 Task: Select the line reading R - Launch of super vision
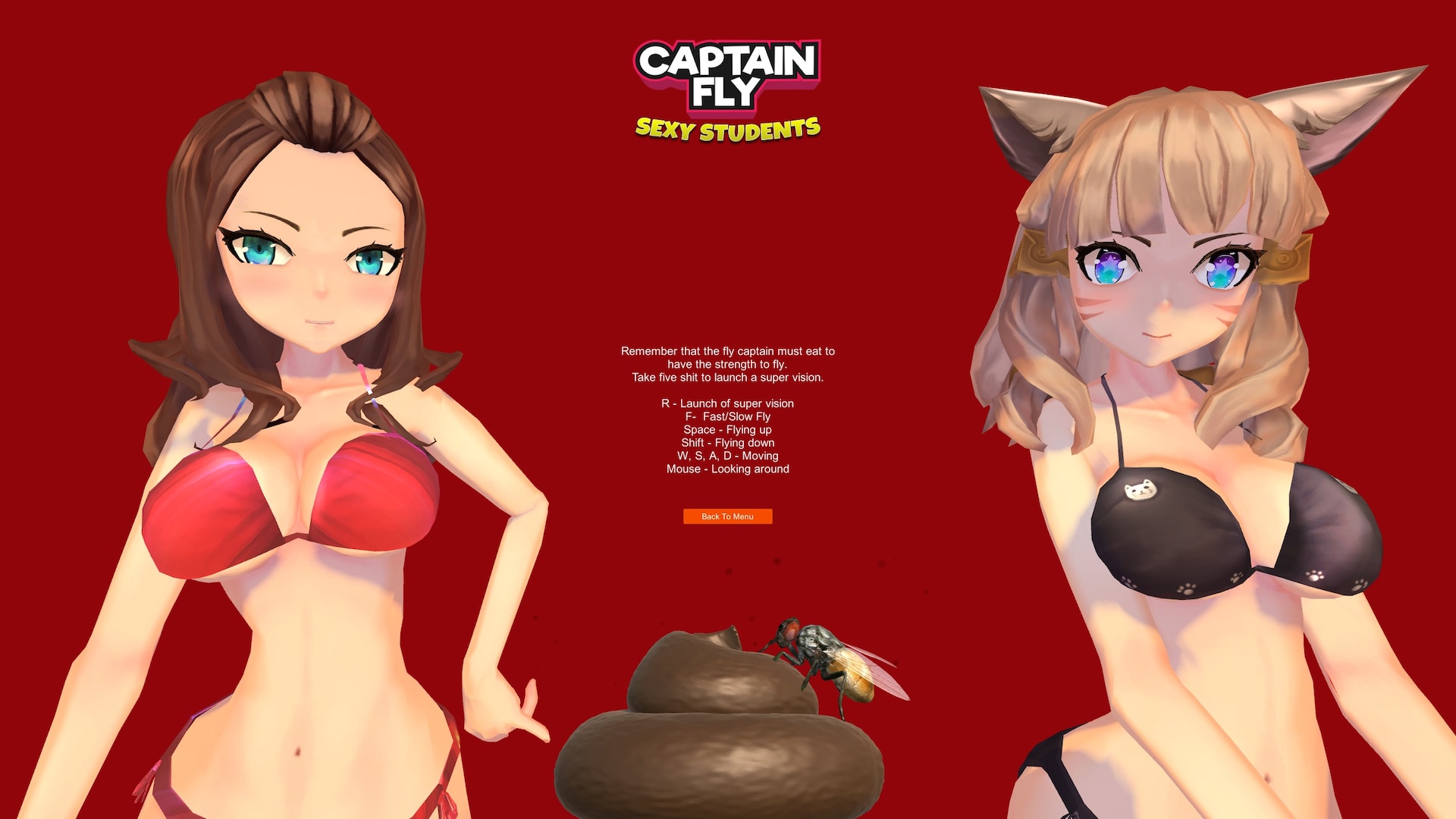point(726,403)
